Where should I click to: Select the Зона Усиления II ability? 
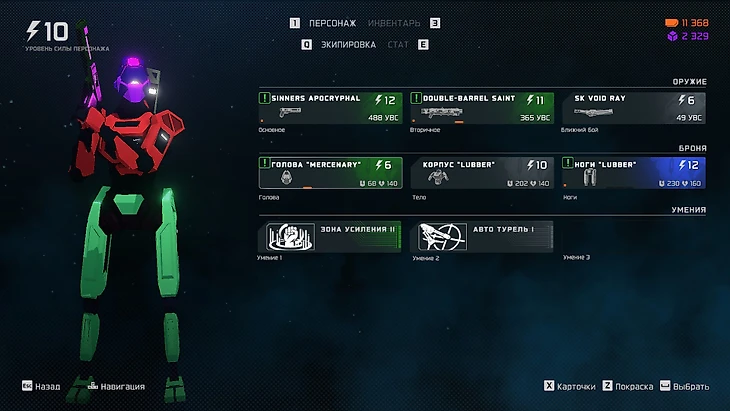[329, 237]
